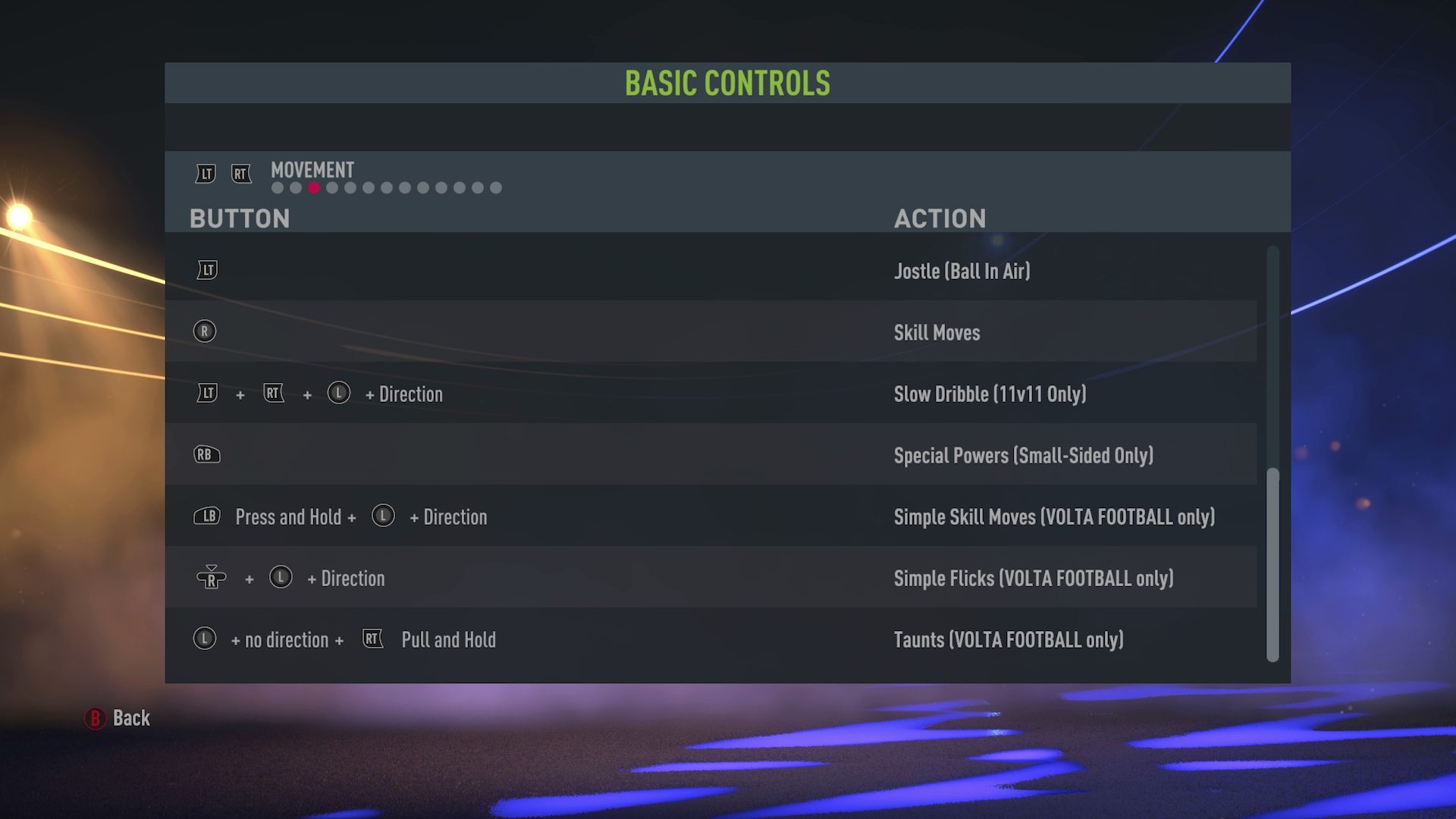Open the MOVEMENT category header
This screenshot has width=1456, height=819.
tap(312, 171)
